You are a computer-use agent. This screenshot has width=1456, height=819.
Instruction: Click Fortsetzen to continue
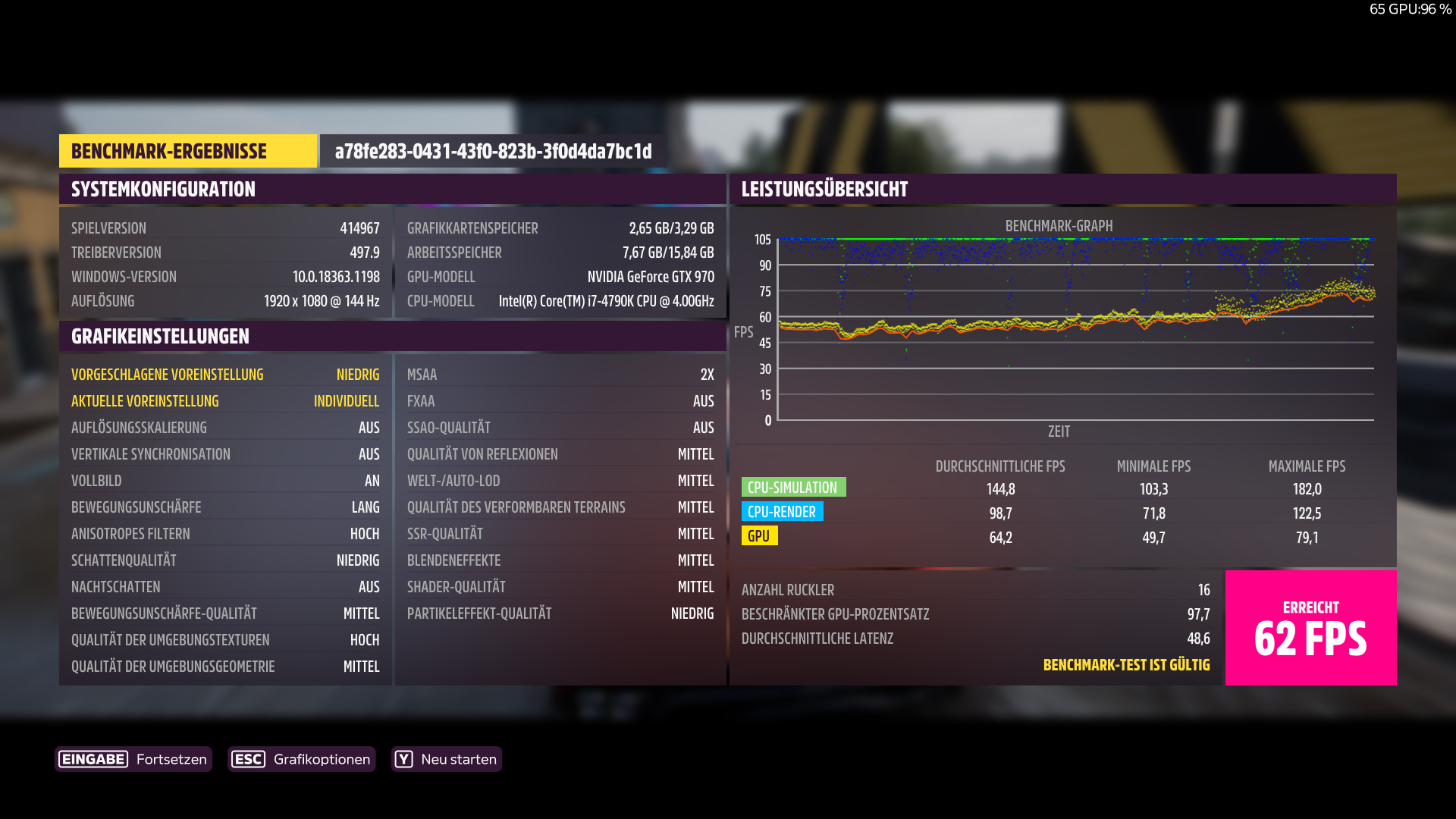tap(171, 758)
